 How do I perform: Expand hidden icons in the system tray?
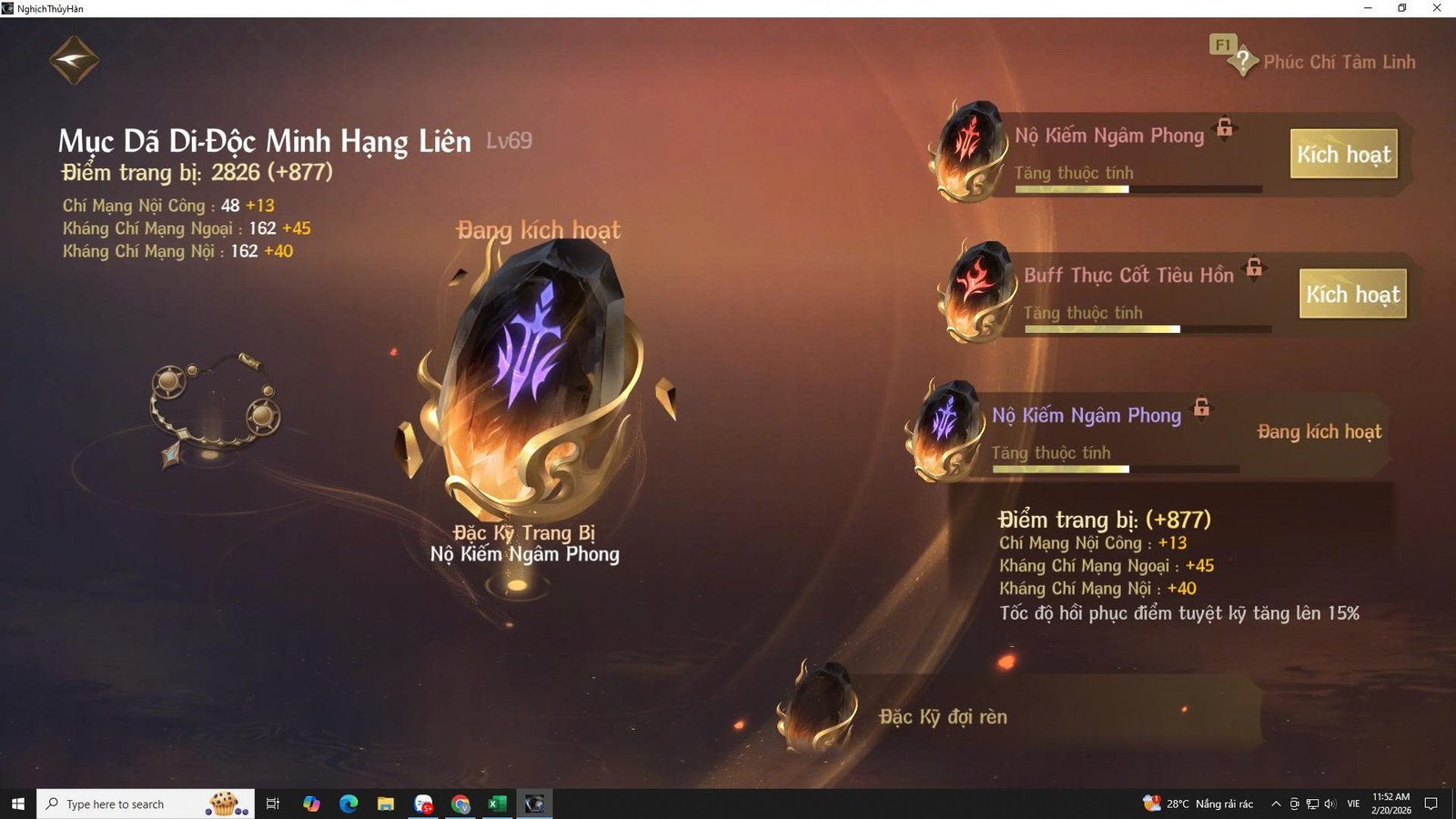pyautogui.click(x=1278, y=804)
